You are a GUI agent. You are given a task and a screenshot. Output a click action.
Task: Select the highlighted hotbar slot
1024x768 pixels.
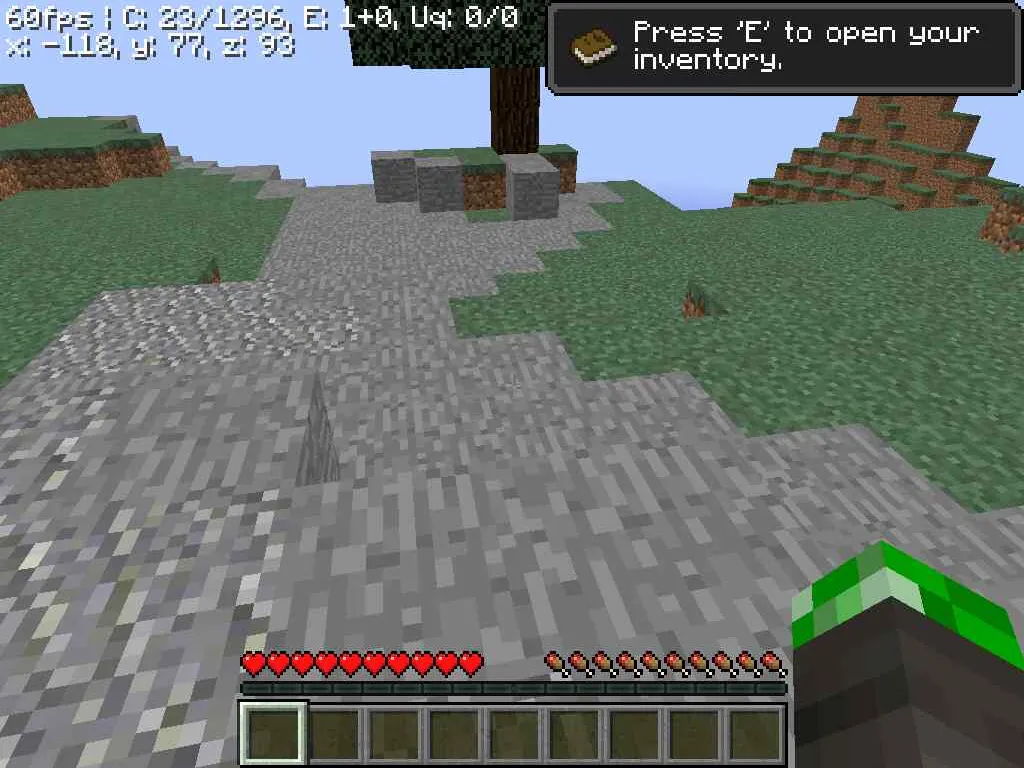point(273,733)
